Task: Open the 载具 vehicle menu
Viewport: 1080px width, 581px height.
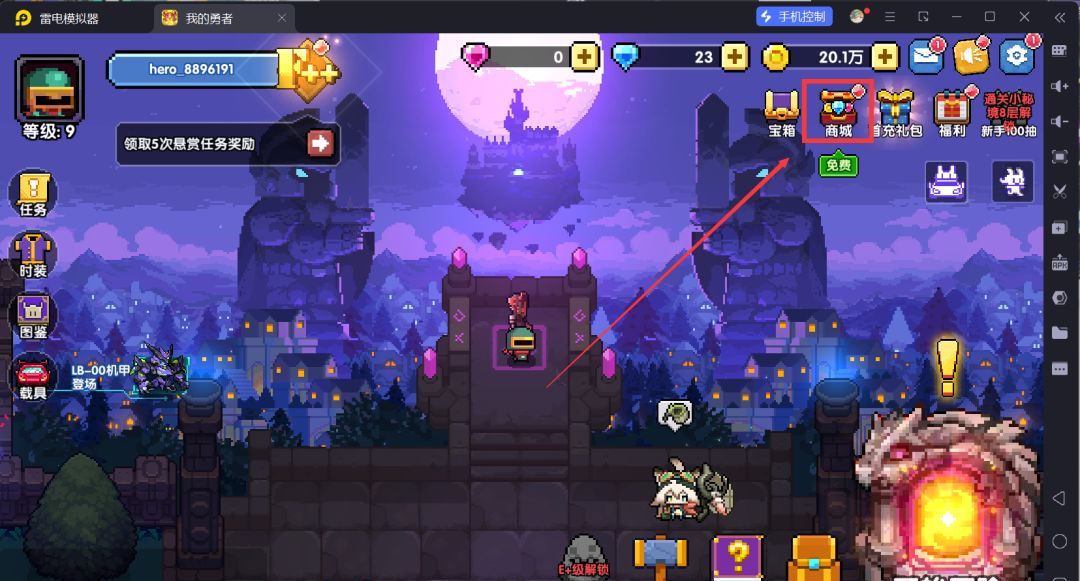Action: 33,378
